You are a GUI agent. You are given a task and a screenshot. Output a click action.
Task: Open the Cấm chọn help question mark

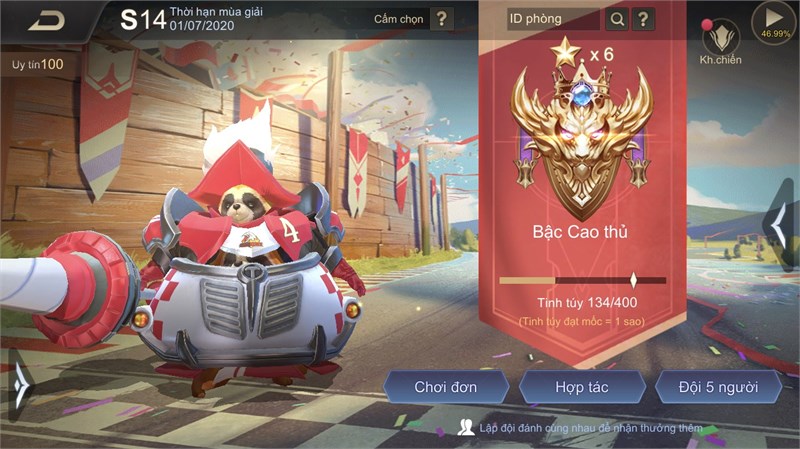click(442, 19)
